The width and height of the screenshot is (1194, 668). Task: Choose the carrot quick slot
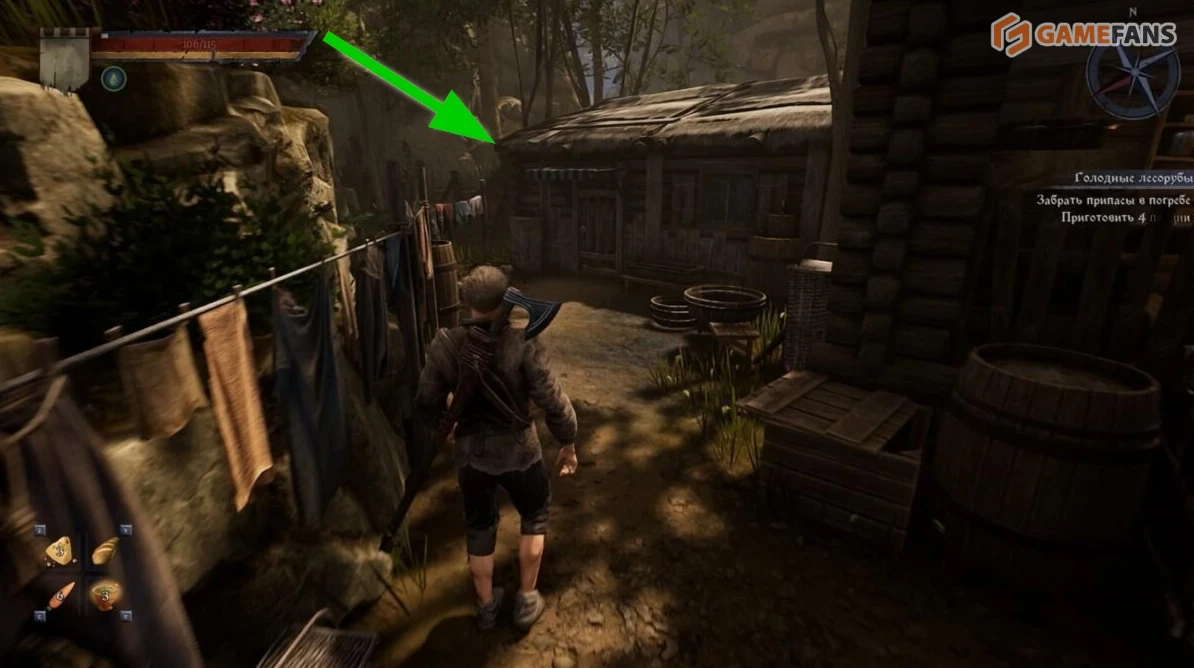click(x=60, y=594)
